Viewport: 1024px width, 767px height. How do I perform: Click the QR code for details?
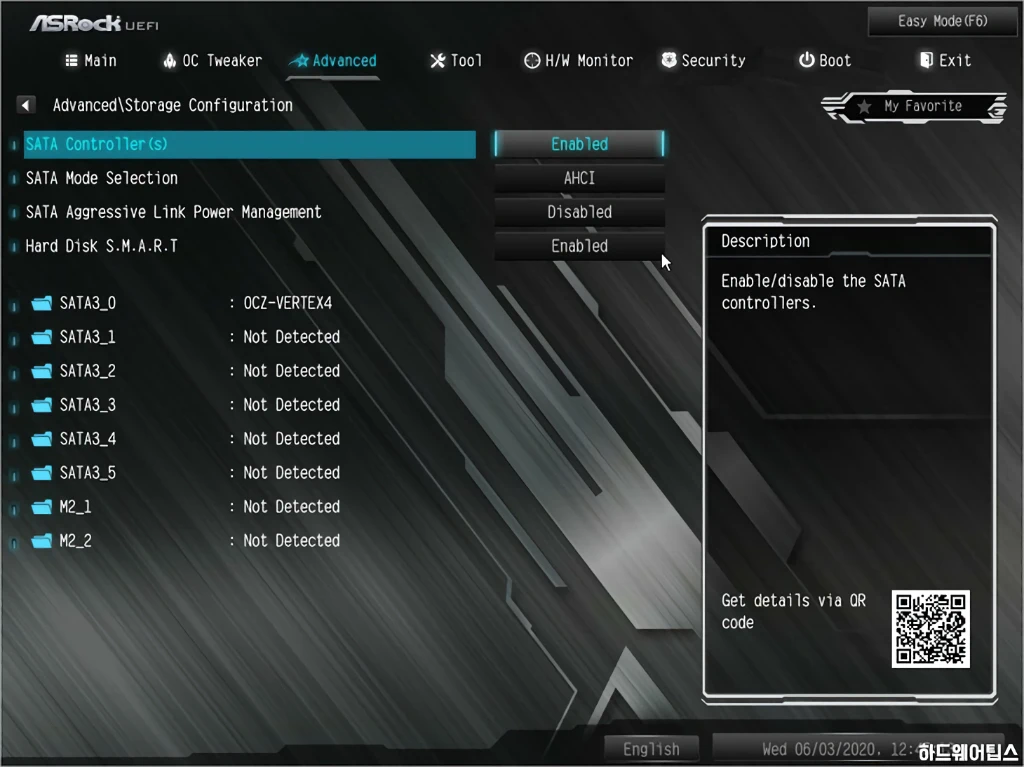pyautogui.click(x=931, y=629)
